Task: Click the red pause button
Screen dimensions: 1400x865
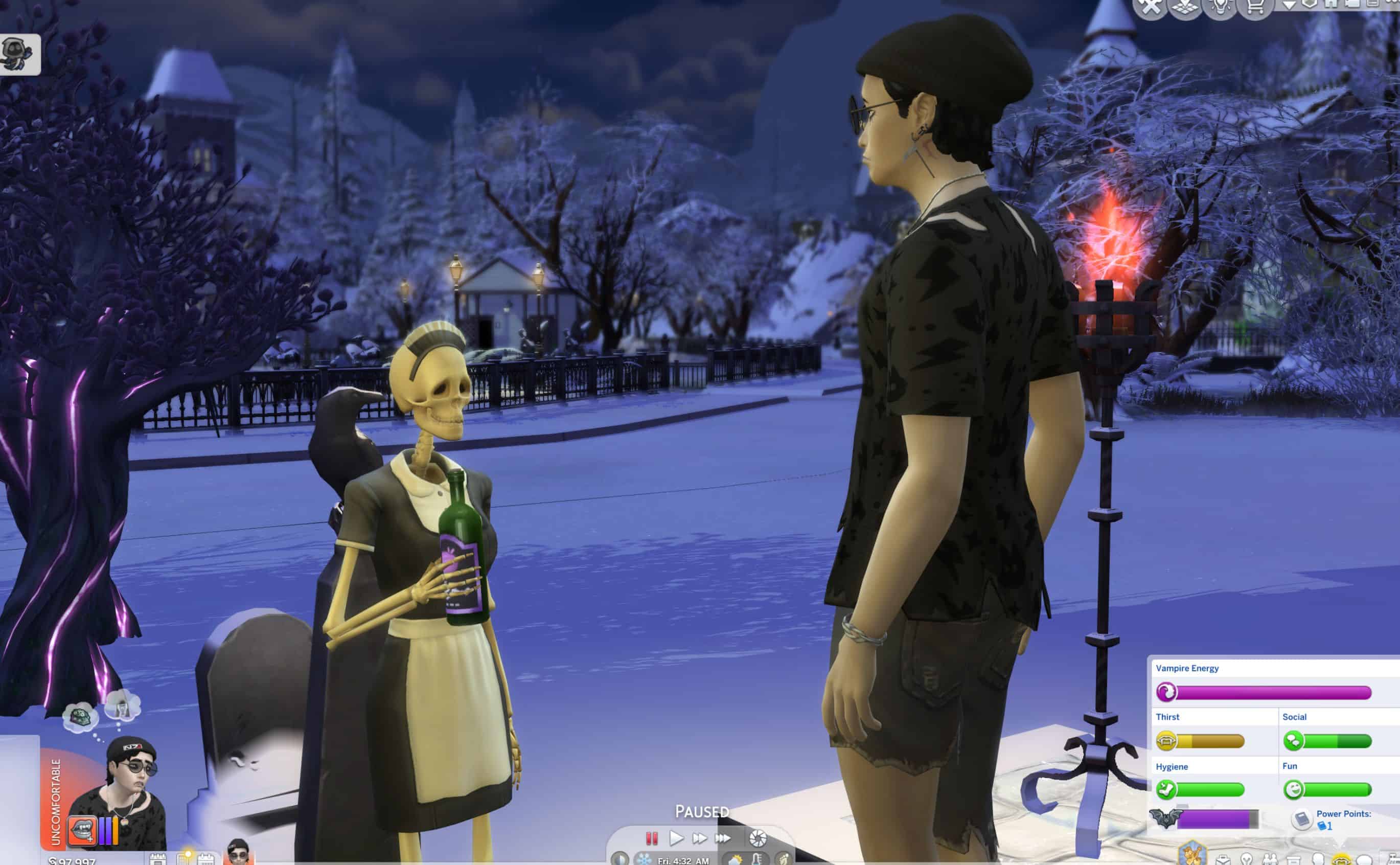Action: pyautogui.click(x=651, y=838)
